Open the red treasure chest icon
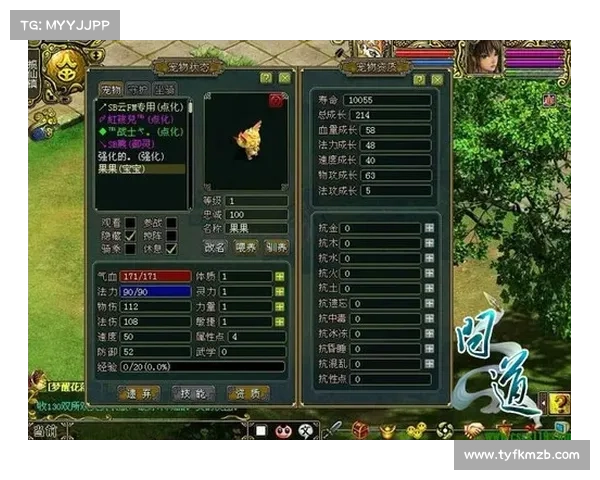 click(360, 429)
